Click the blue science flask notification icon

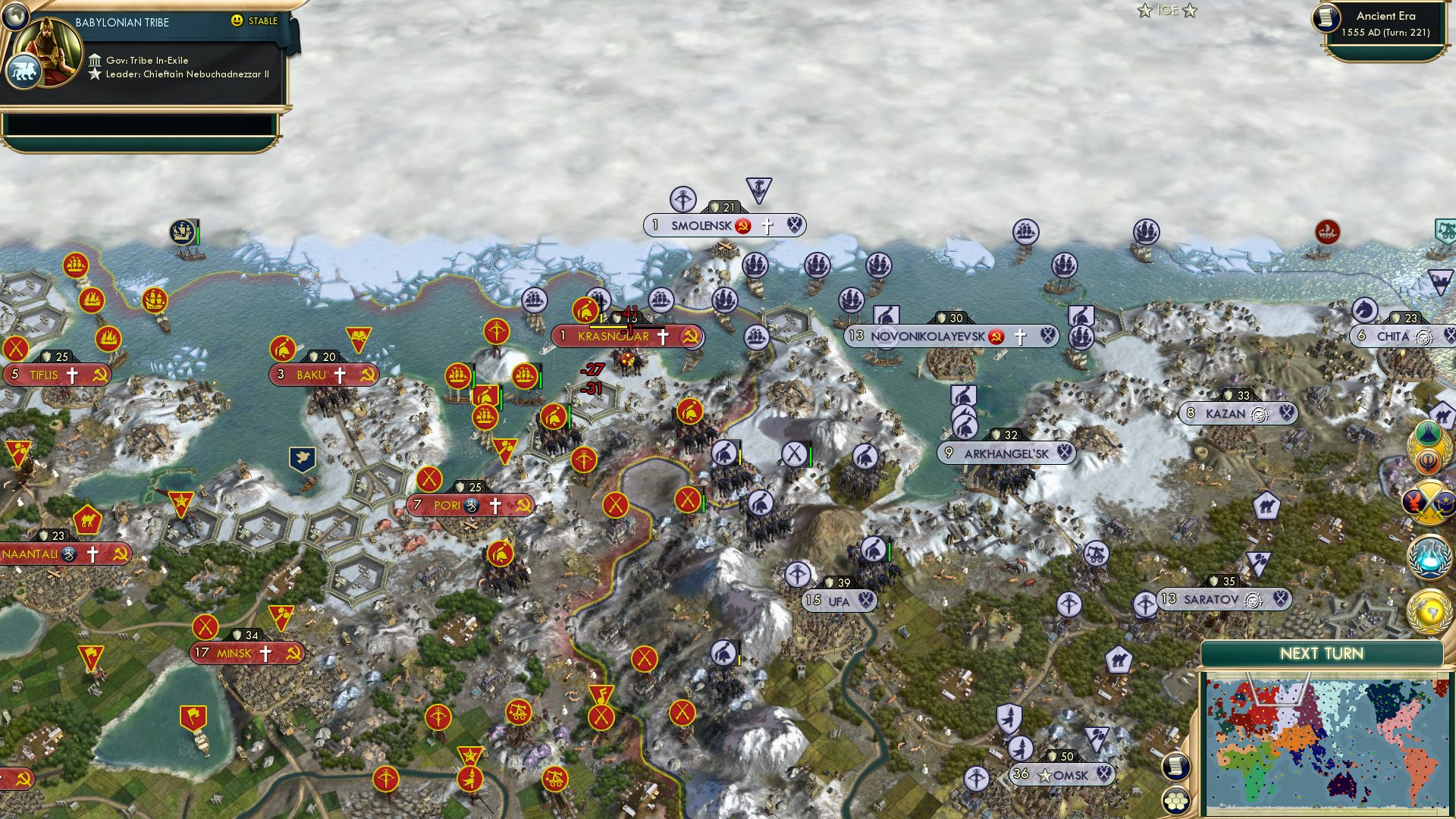coord(1430,555)
